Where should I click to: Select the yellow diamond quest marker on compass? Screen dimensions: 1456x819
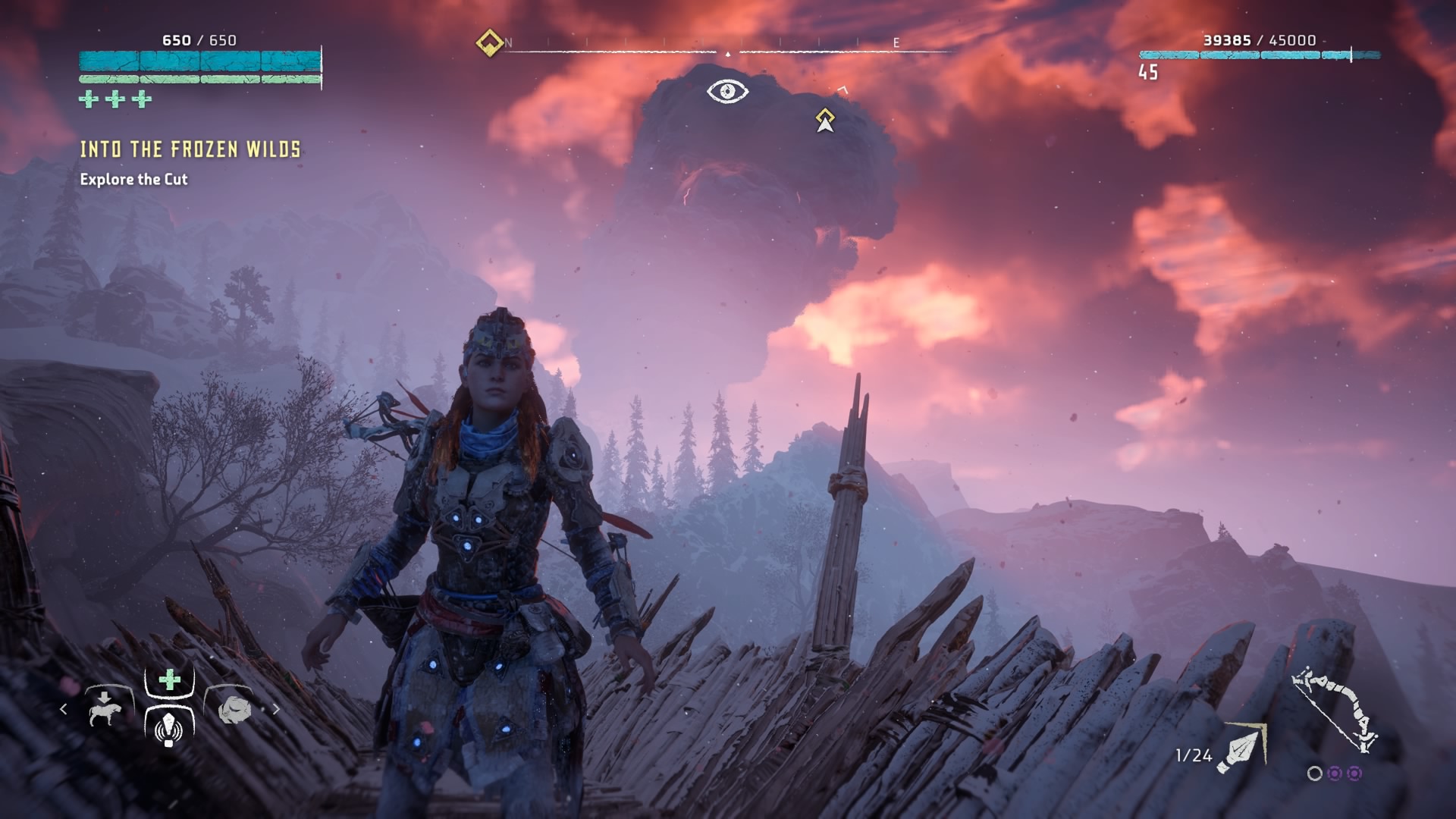tap(490, 42)
